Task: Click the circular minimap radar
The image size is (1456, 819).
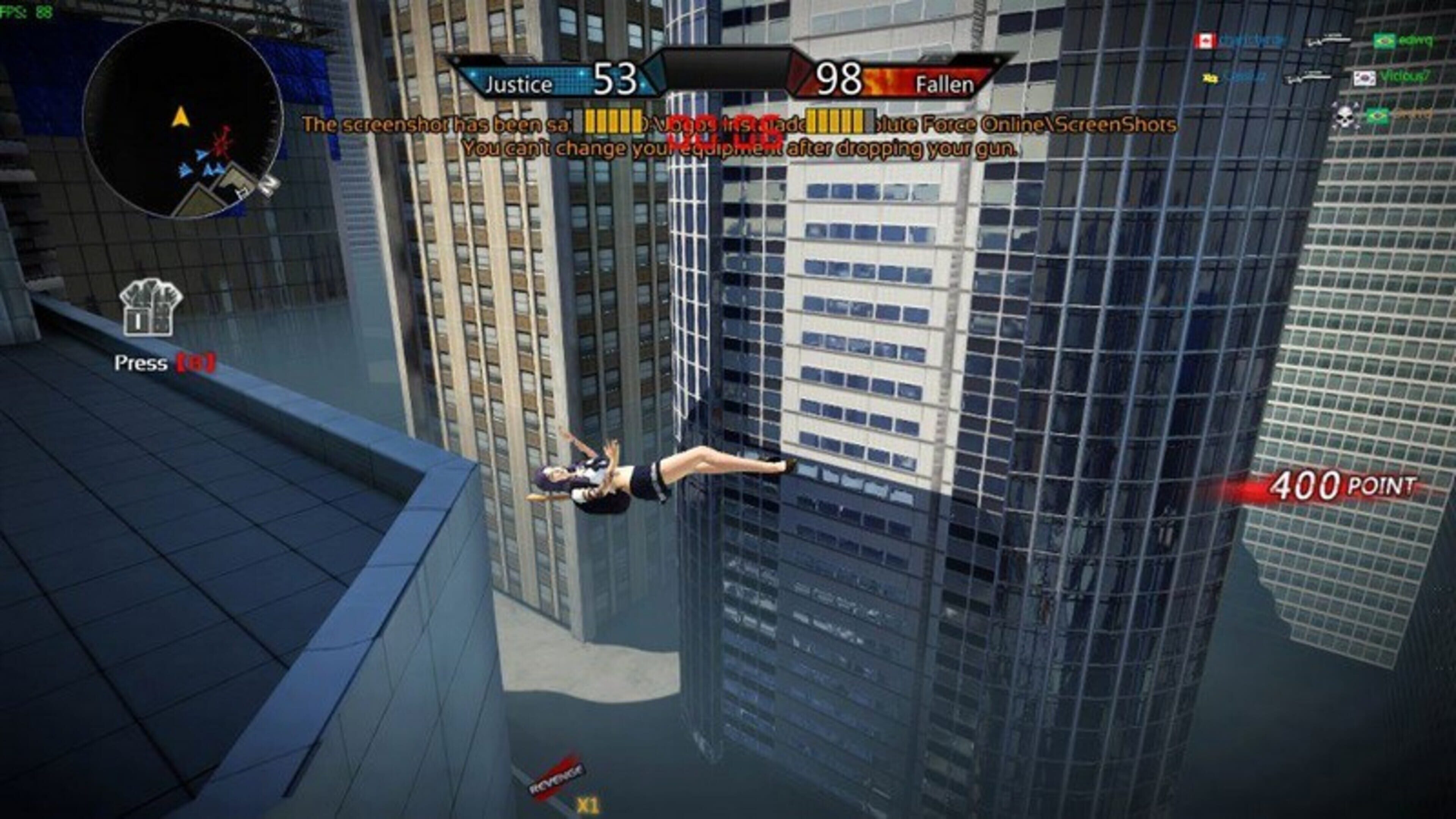Action: click(x=182, y=119)
